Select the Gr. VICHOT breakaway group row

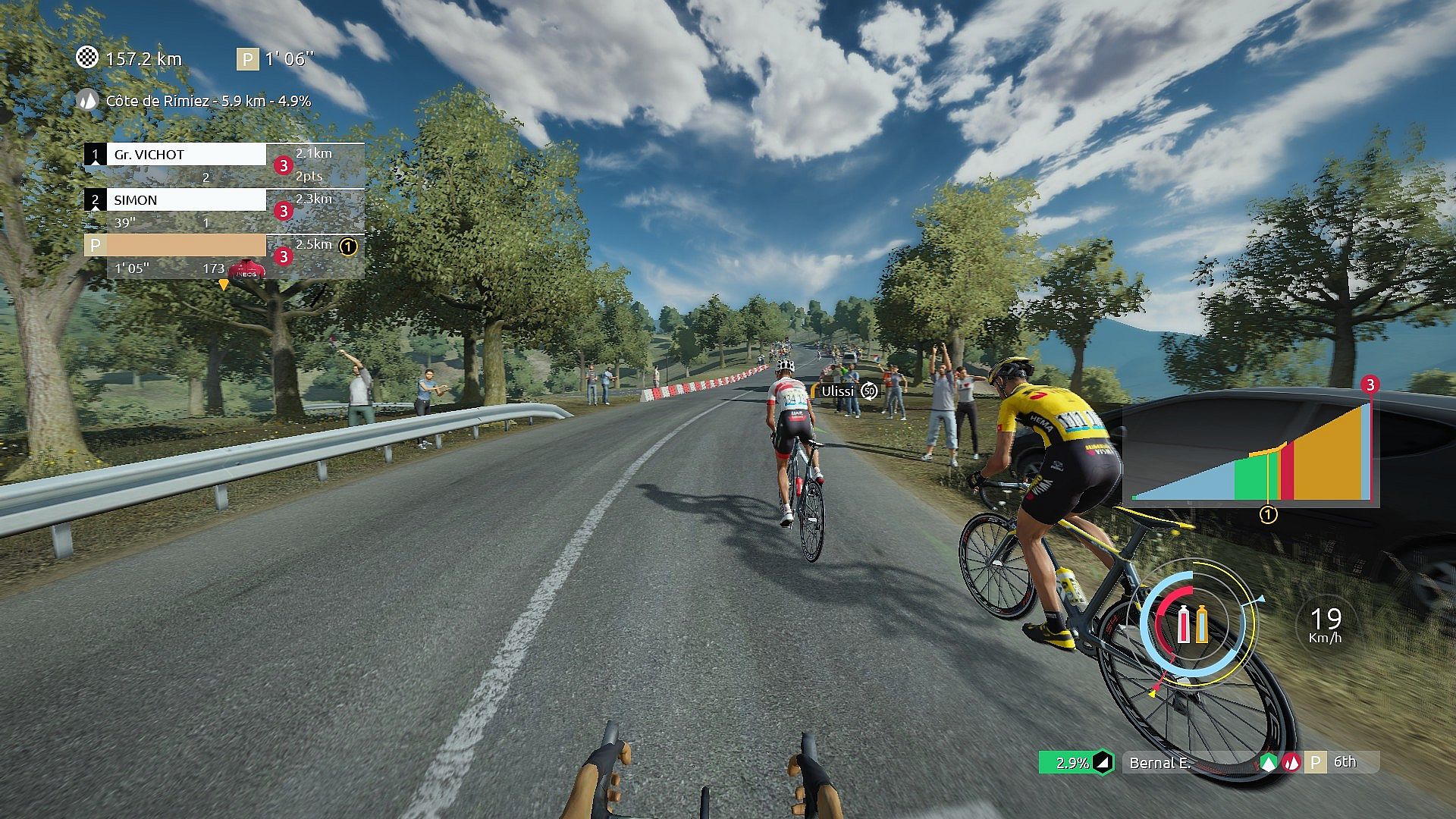[x=186, y=155]
